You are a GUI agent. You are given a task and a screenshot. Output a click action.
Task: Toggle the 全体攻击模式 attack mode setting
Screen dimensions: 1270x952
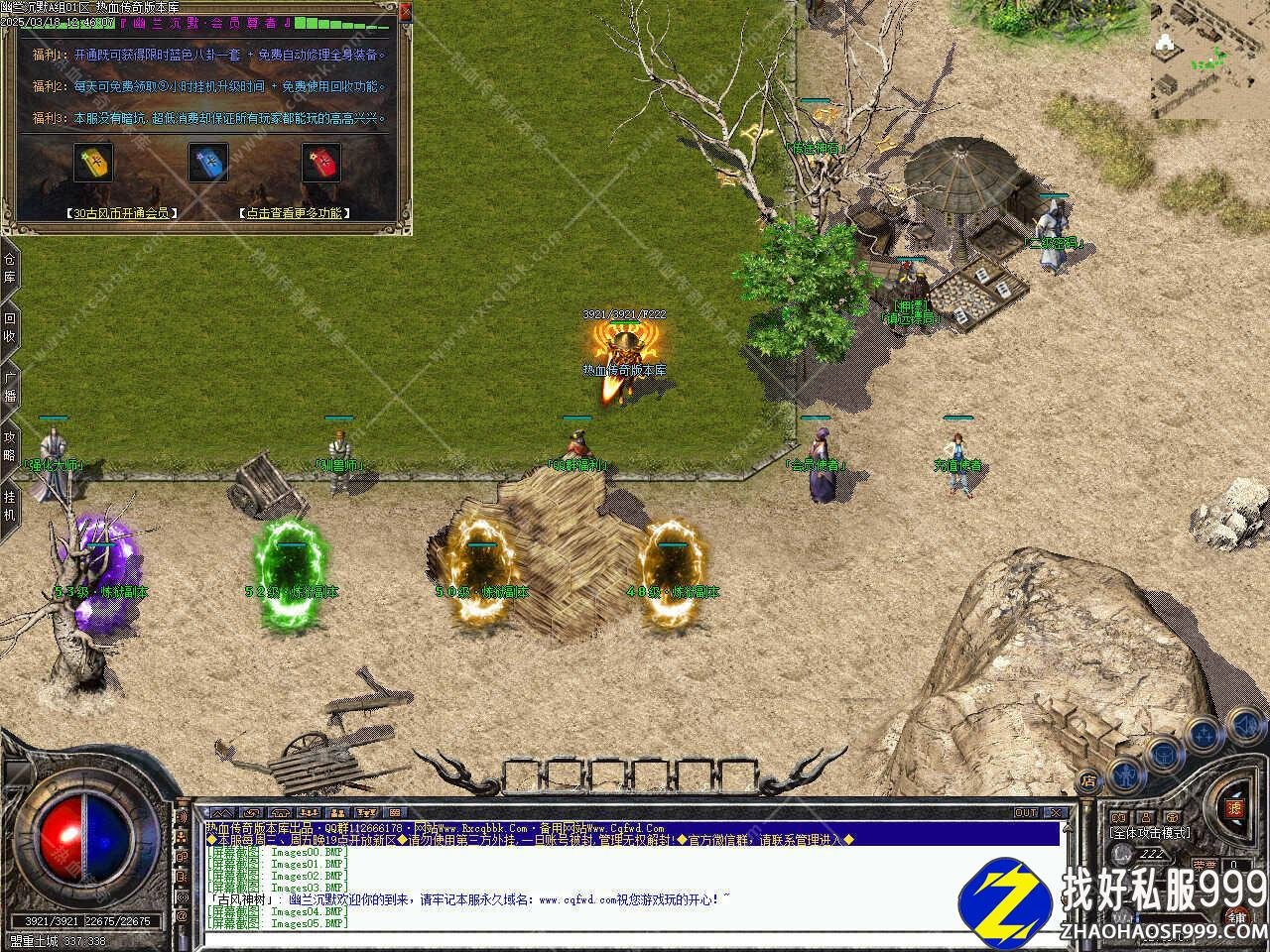pyautogui.click(x=1151, y=832)
